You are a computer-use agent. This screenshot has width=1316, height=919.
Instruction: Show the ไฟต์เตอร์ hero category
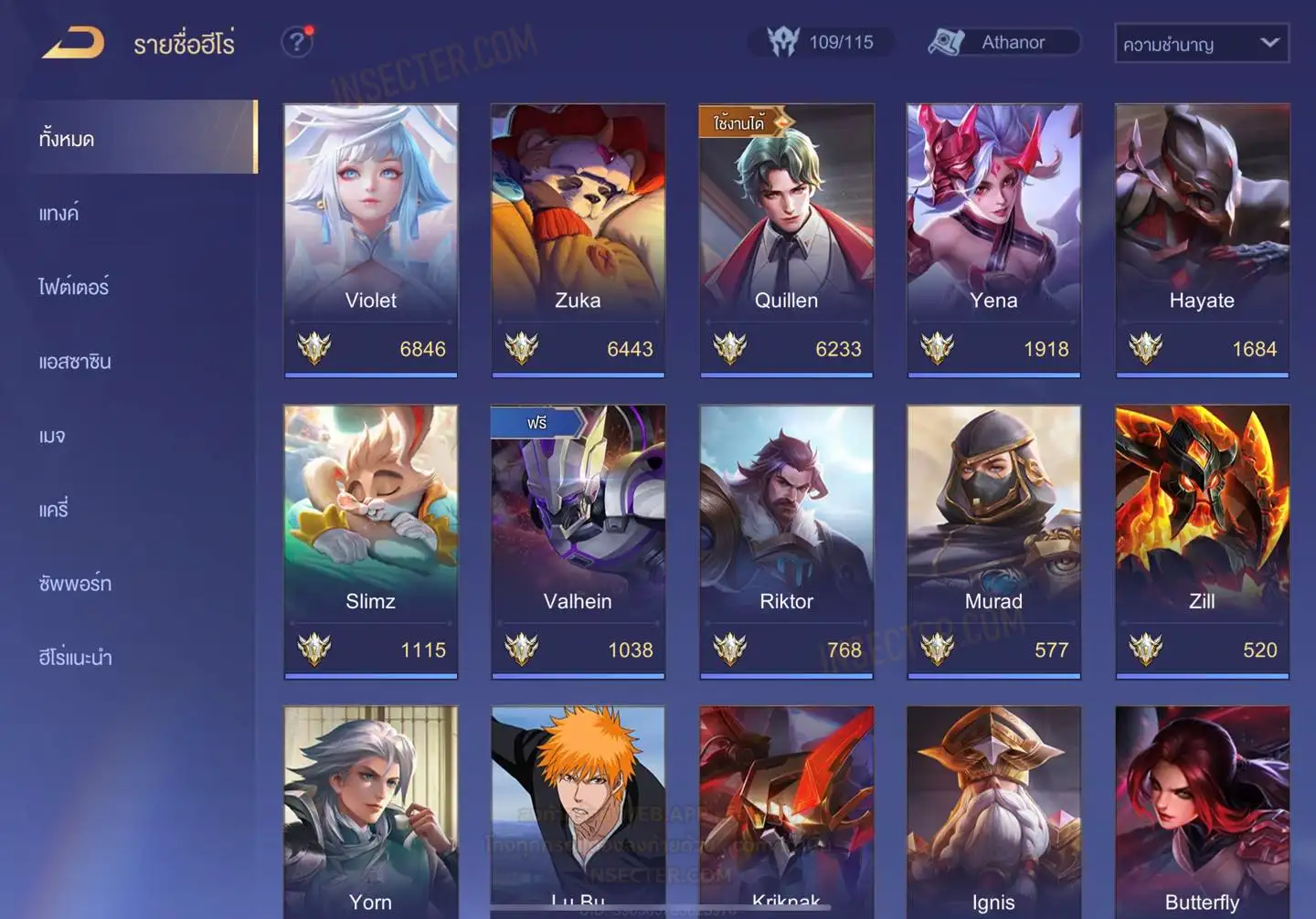click(x=74, y=287)
